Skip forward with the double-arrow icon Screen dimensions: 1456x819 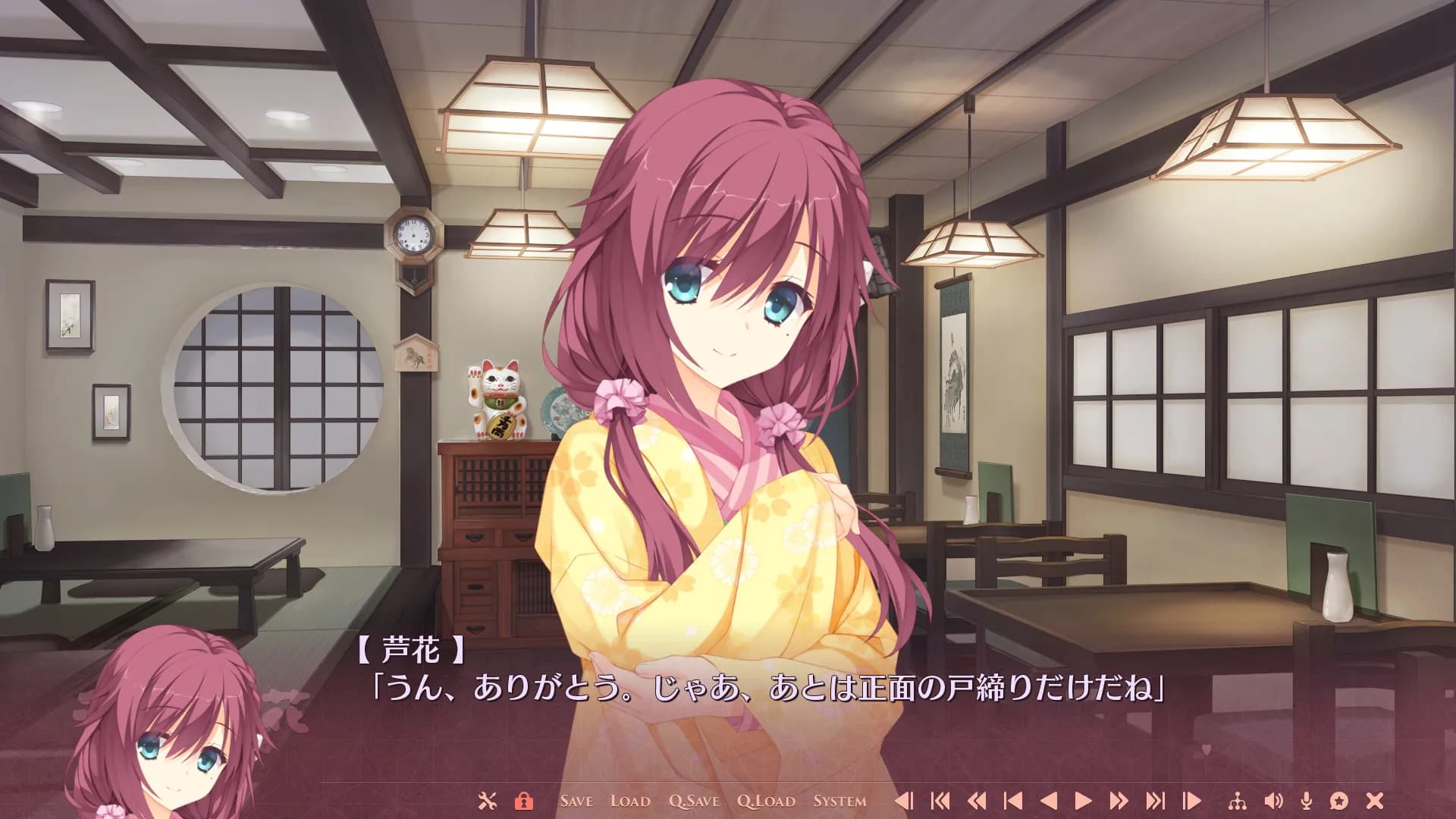click(1120, 800)
